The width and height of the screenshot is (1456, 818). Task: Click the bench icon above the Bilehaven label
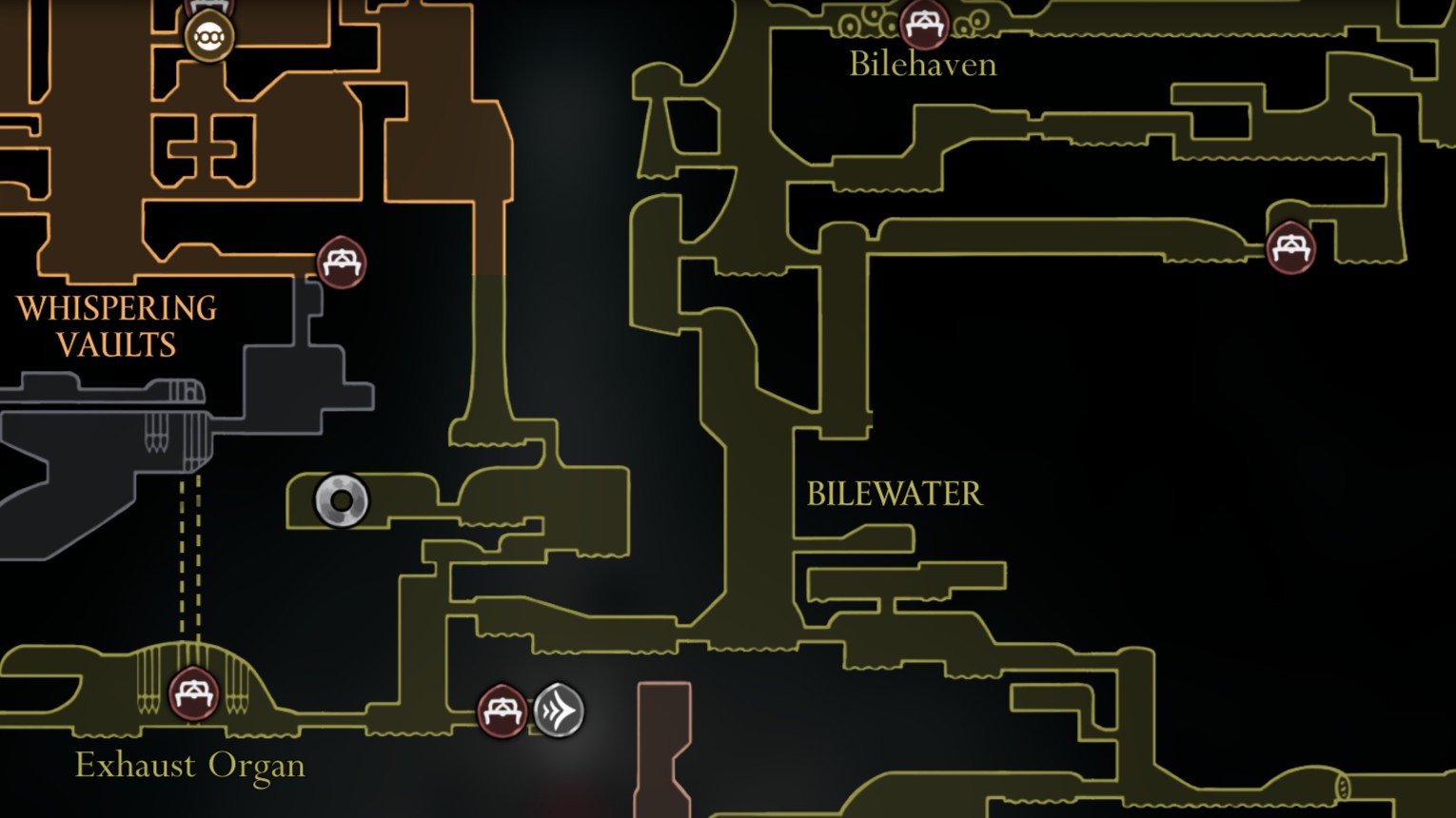(x=921, y=26)
